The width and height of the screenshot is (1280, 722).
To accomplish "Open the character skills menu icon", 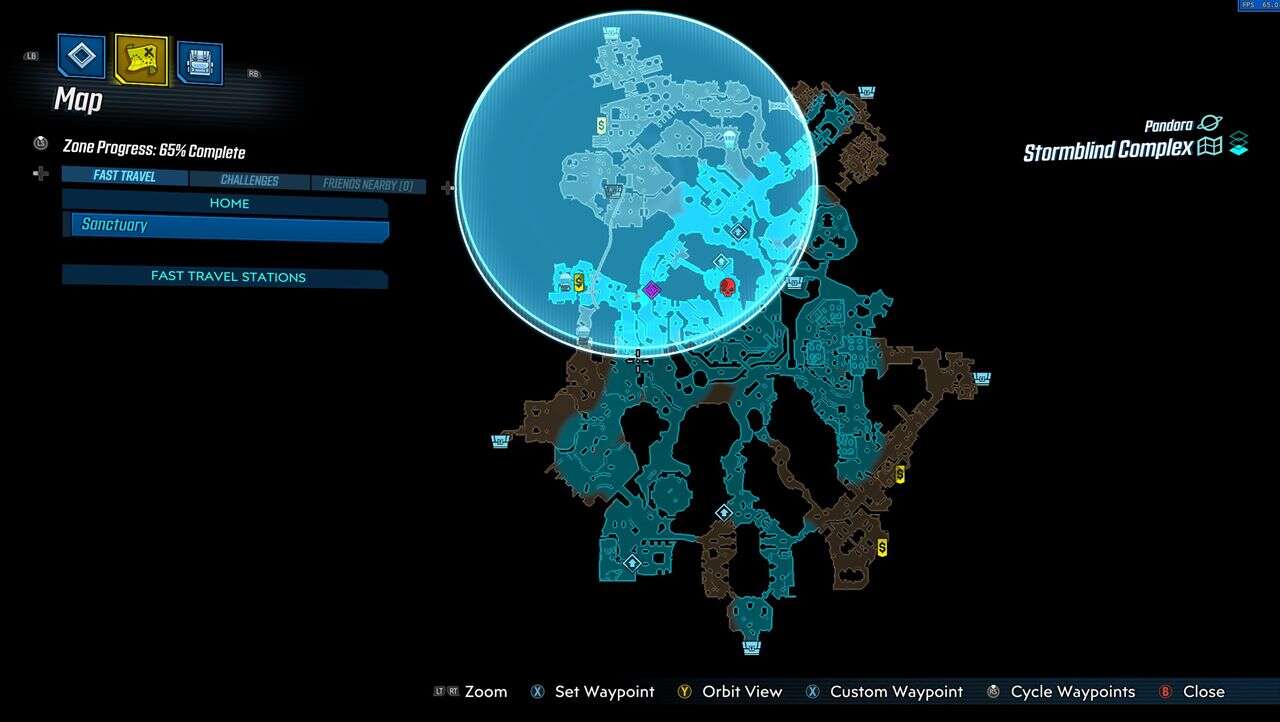I will coord(80,57).
